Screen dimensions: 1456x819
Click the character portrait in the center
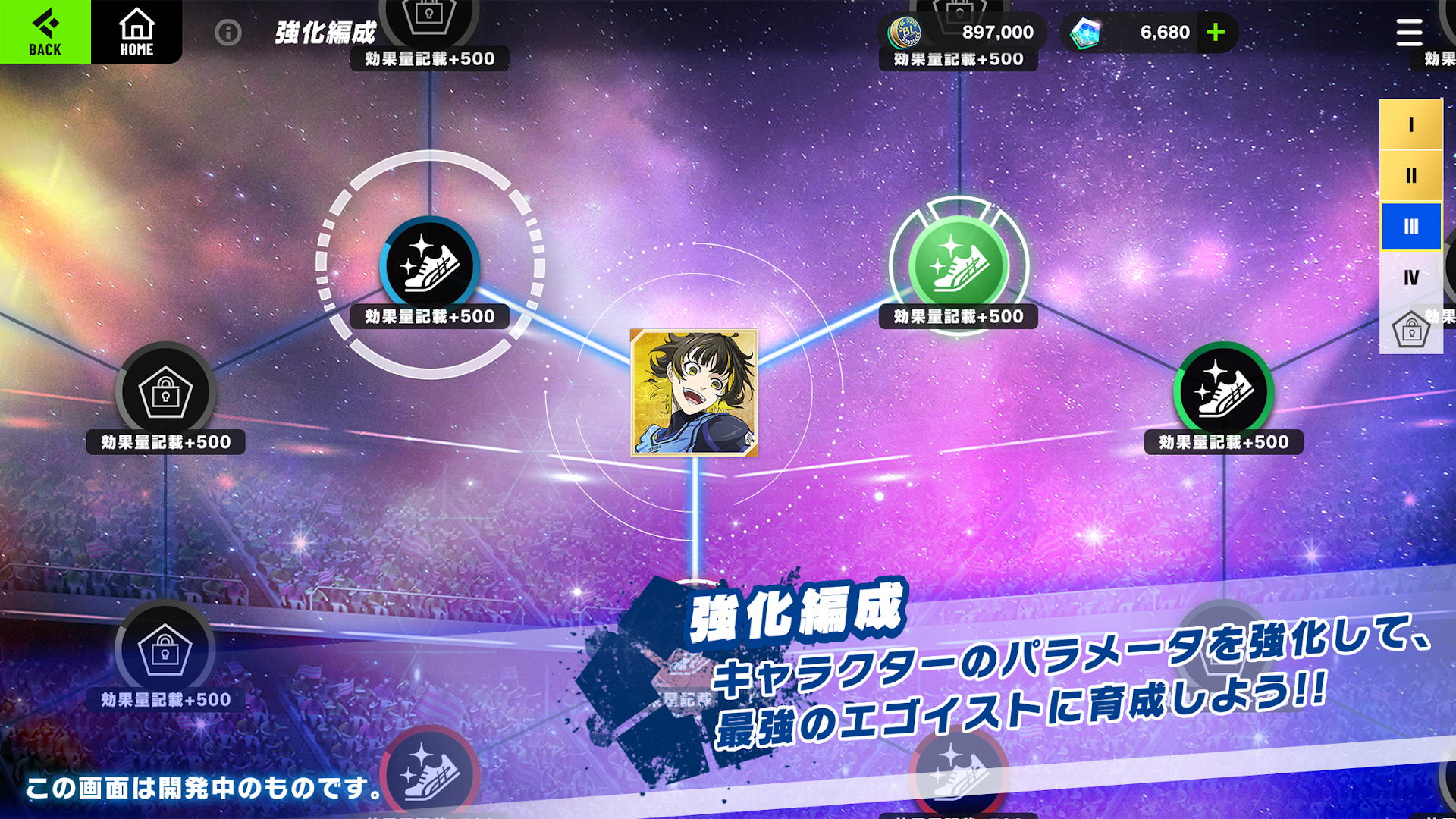click(695, 394)
